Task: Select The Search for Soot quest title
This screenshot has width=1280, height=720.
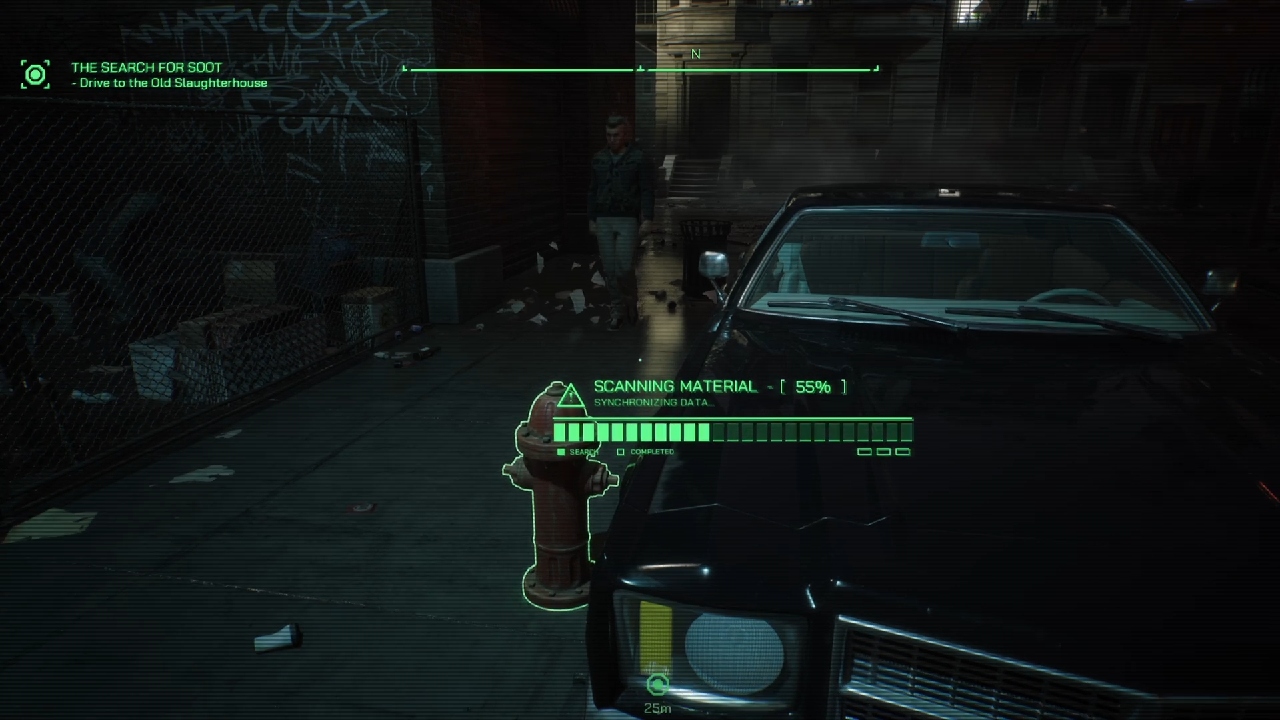Action: click(x=147, y=68)
